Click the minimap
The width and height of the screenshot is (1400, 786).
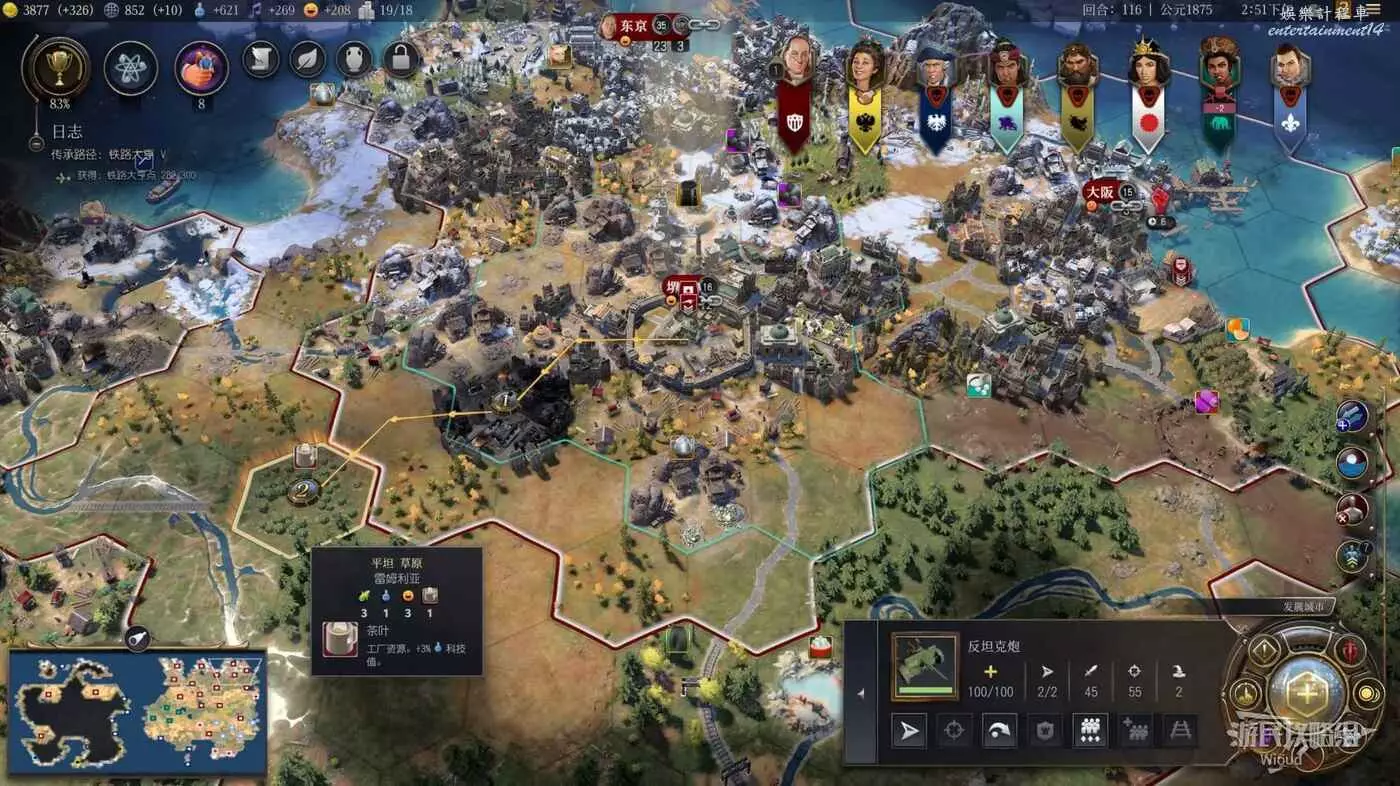point(138,710)
